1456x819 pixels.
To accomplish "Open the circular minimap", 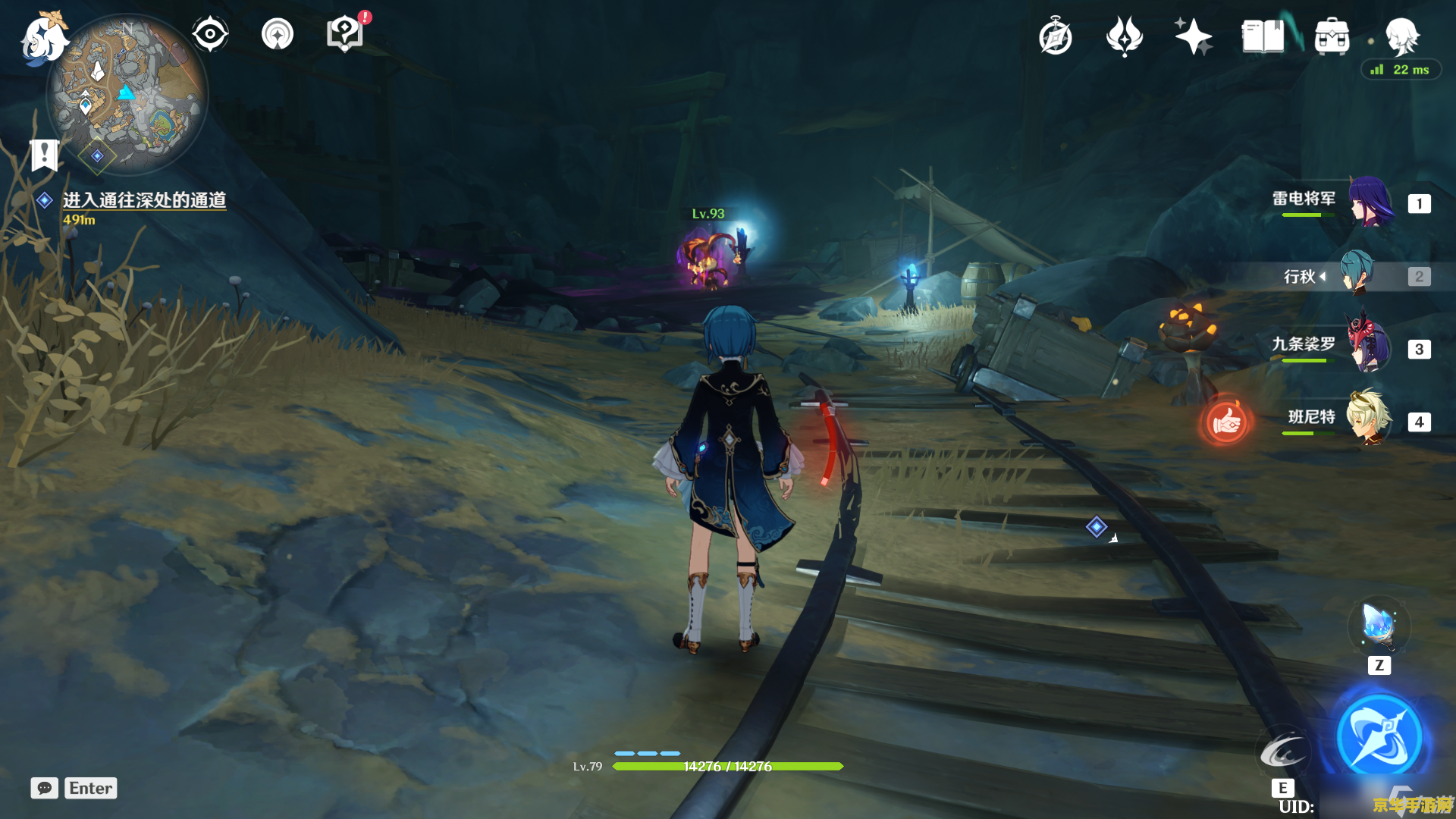I will coord(127,95).
